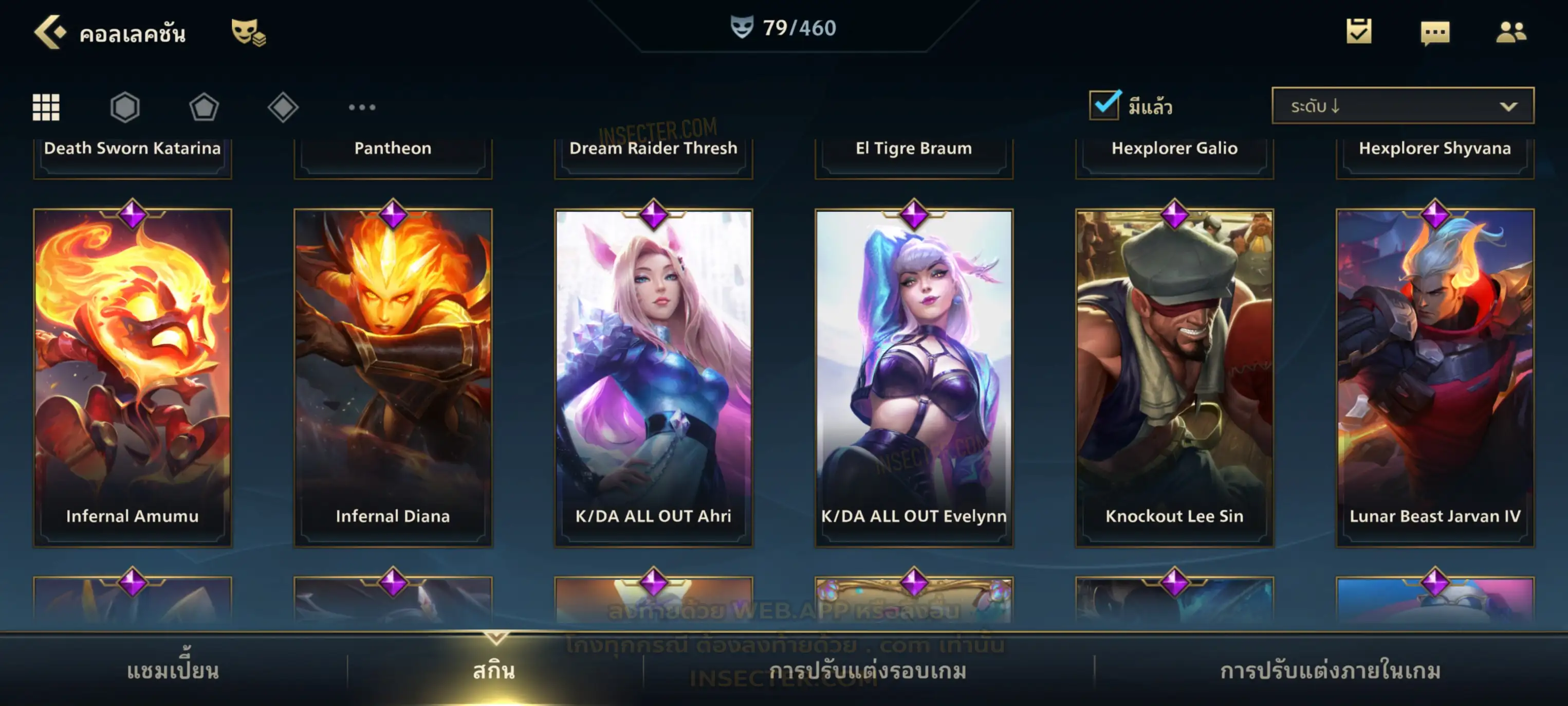Toggle the owned skins checkbox
1568x706 pixels.
pos(1104,105)
